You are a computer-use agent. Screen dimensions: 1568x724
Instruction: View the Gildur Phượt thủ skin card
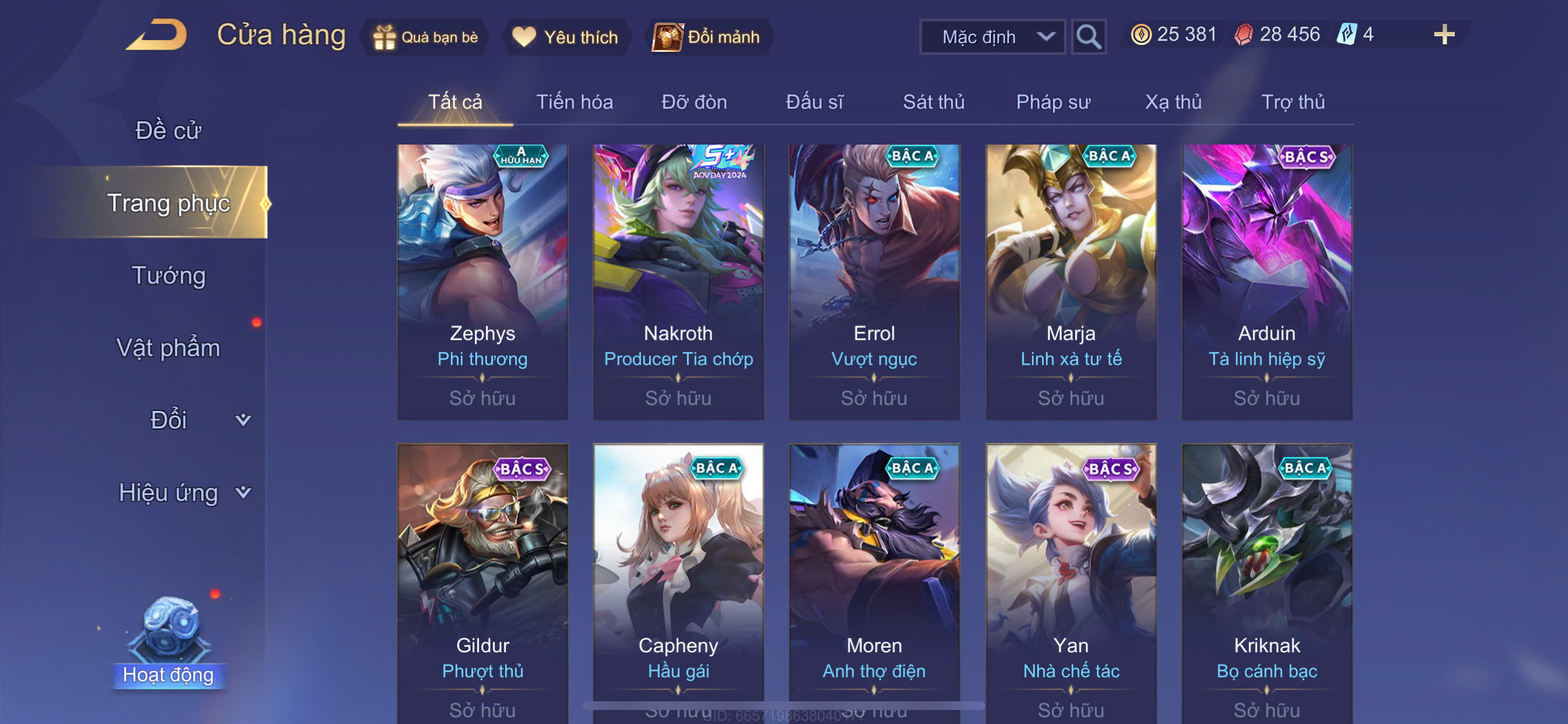pyautogui.click(x=482, y=582)
